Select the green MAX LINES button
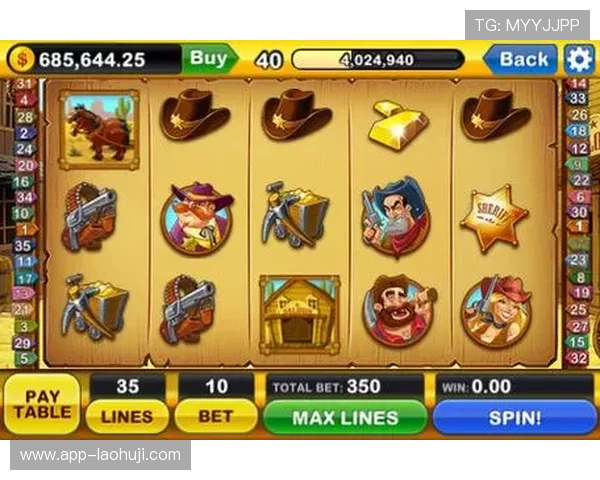Screen dimensions: 600x480 pos(345,417)
